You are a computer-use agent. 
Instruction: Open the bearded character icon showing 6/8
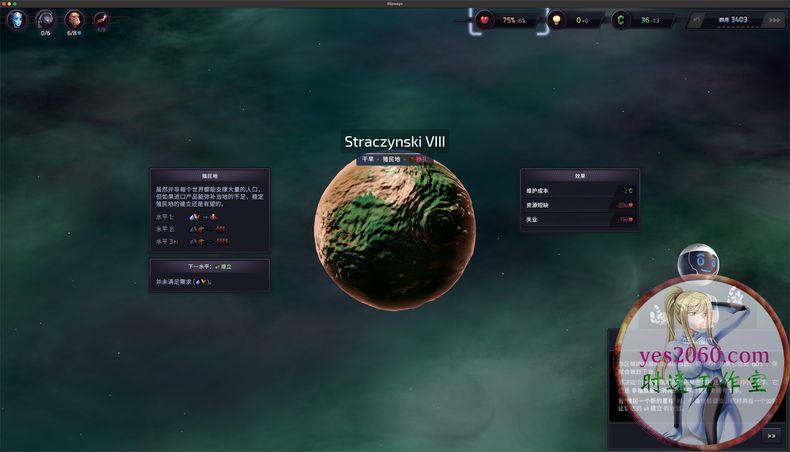(x=74, y=19)
